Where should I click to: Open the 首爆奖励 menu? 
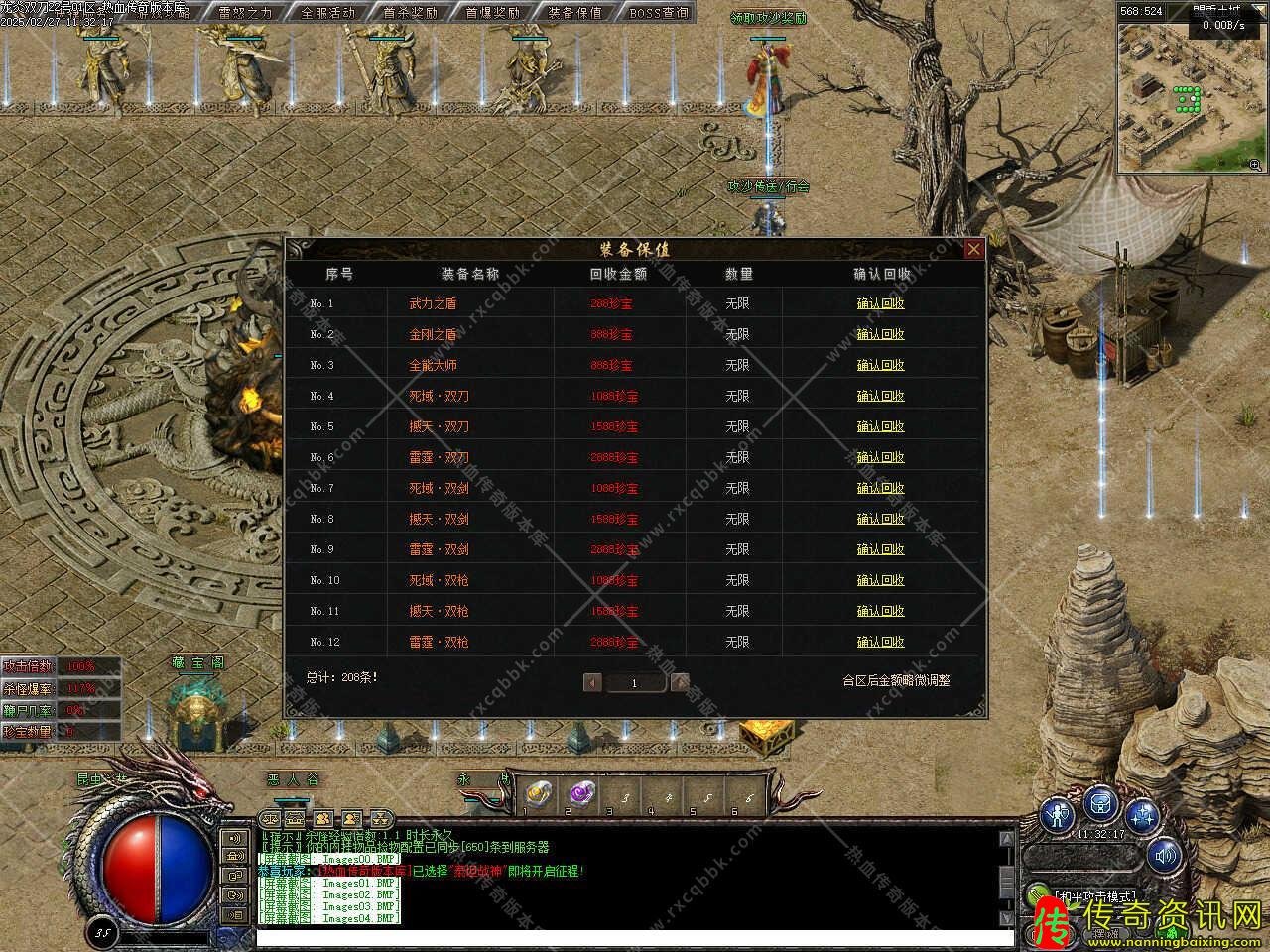click(x=492, y=13)
